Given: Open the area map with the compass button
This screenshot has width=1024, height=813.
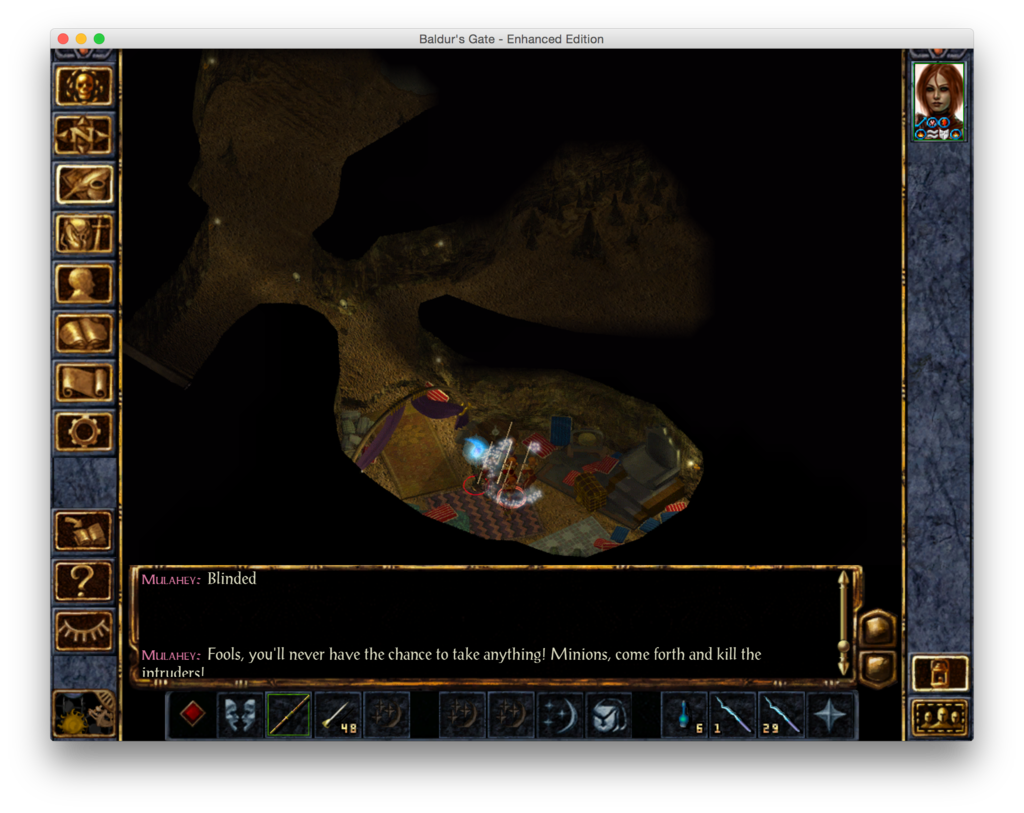Looking at the screenshot, I should [84, 135].
